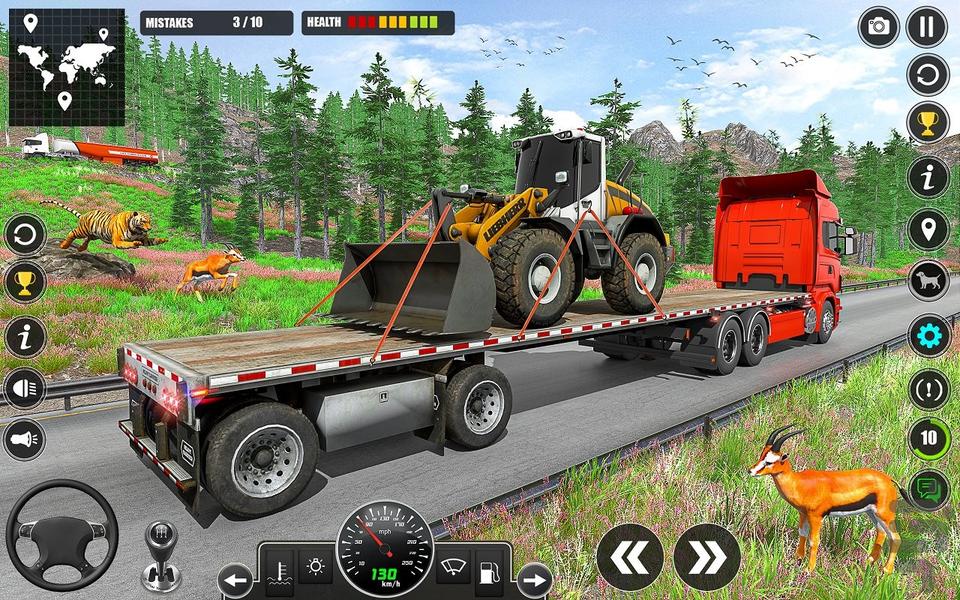
Task: Toggle the truck headlights button
Action: pyautogui.click(x=25, y=389)
